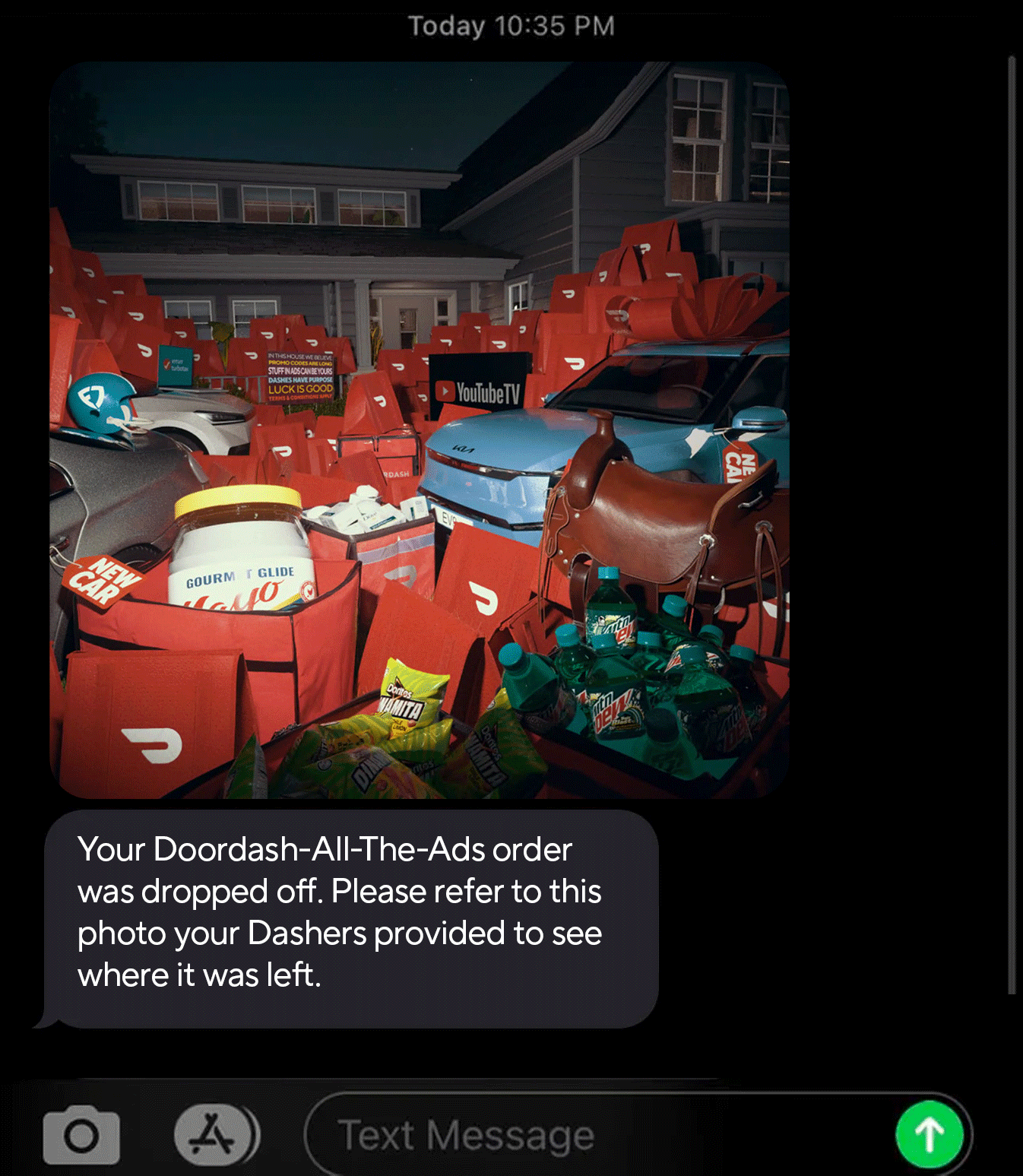Open the App Store apps button
Image resolution: width=1023 pixels, height=1176 pixels.
click(215, 1136)
